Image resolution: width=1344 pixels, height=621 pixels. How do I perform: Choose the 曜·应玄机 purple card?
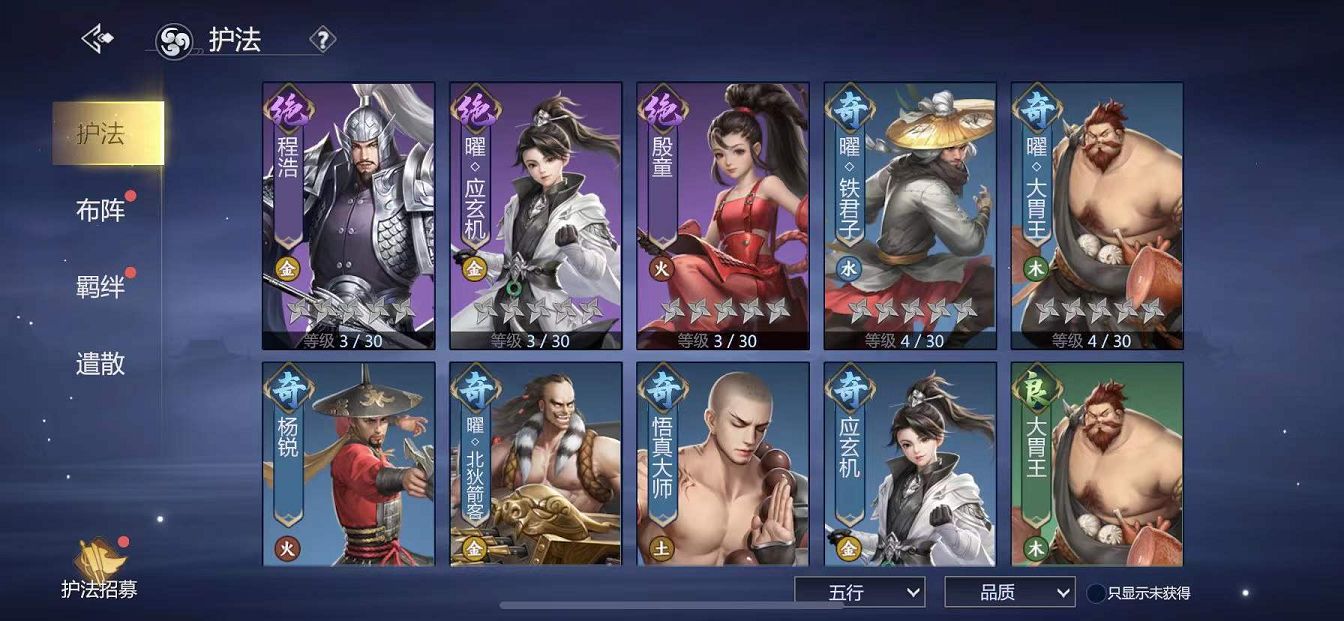coord(535,215)
